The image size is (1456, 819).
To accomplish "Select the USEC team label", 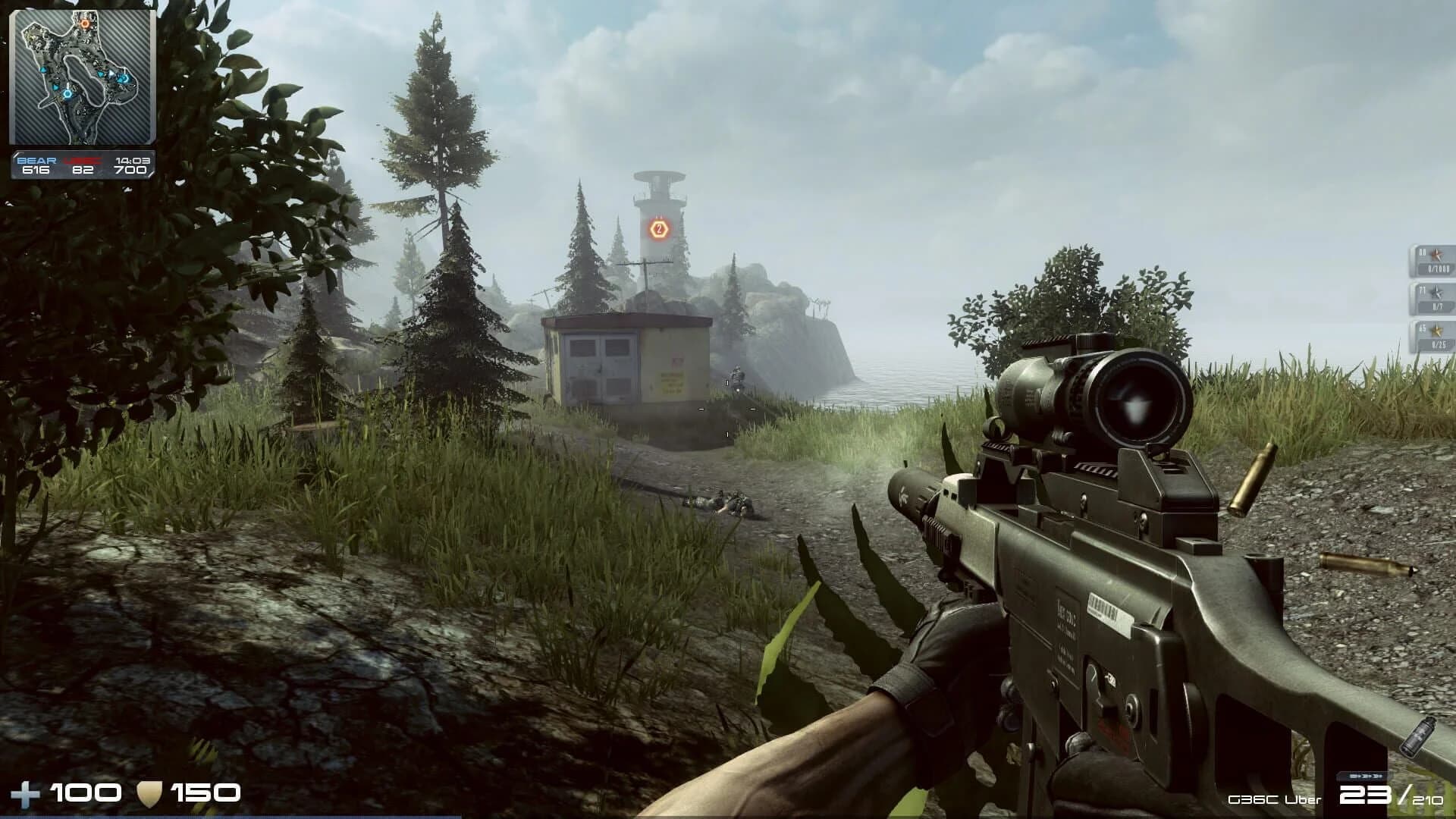I will (x=81, y=160).
